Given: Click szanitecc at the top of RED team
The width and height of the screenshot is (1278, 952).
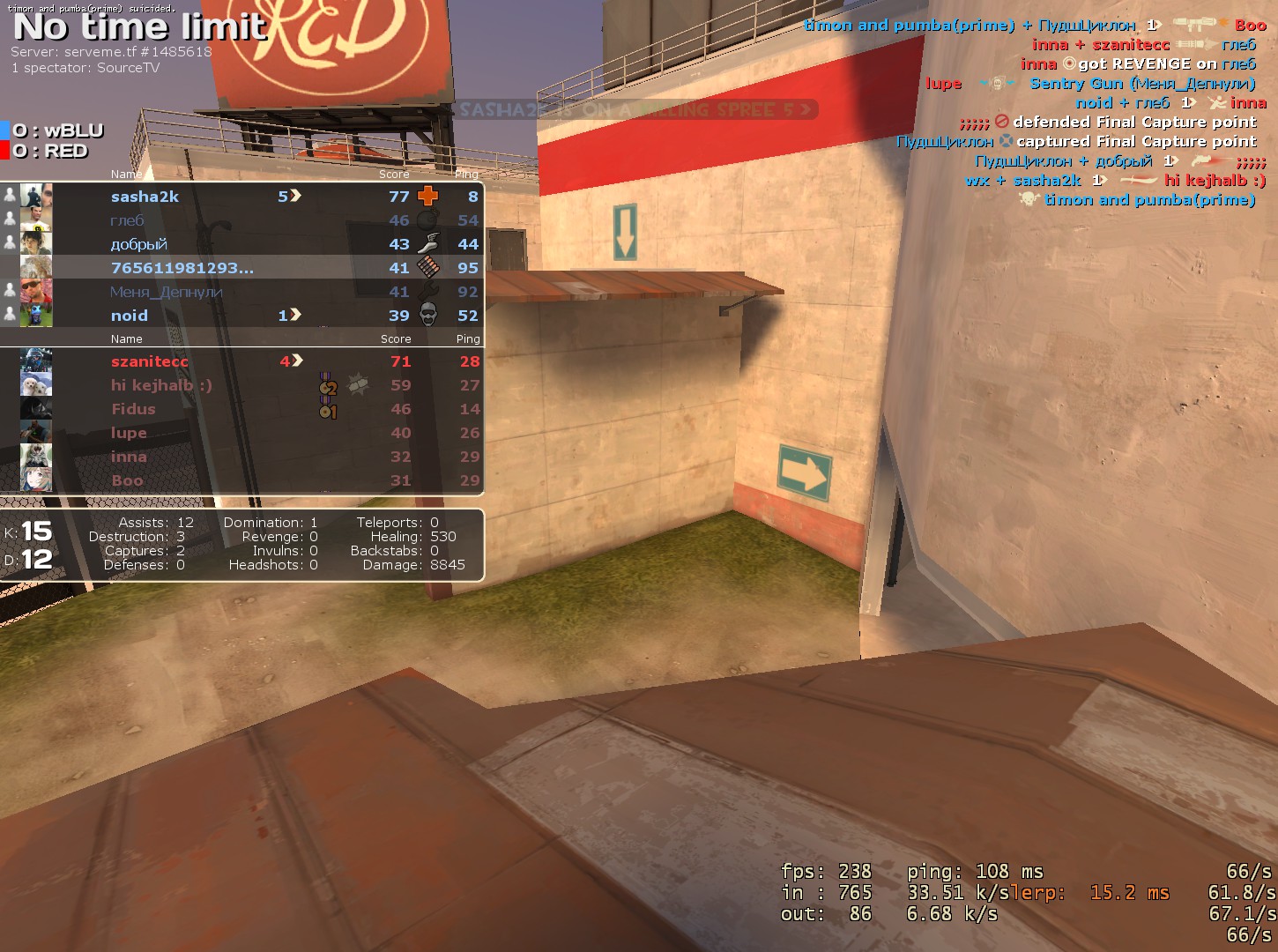Looking at the screenshot, I should tap(149, 361).
